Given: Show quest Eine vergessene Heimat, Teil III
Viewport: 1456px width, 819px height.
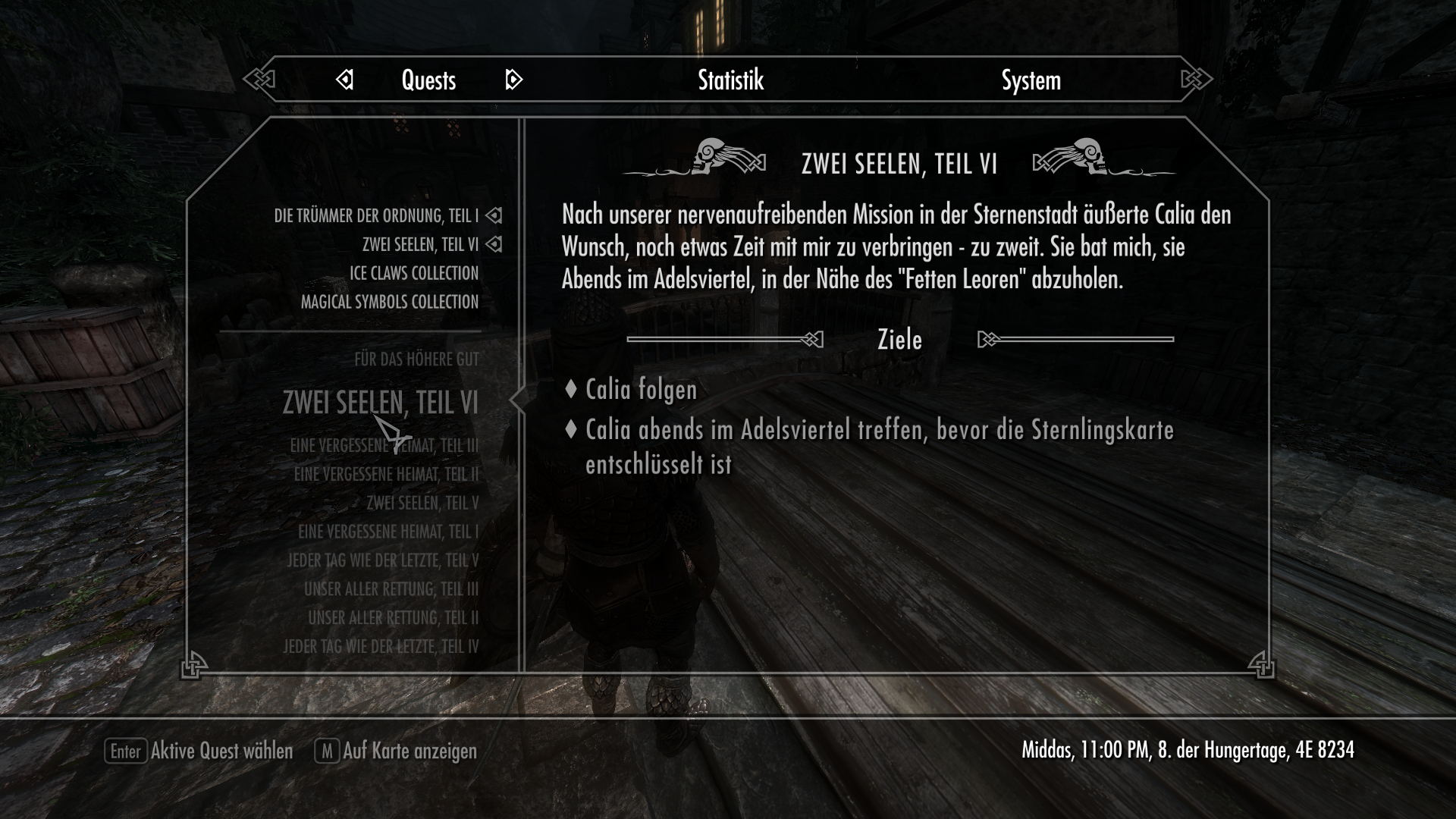Looking at the screenshot, I should pos(384,446).
